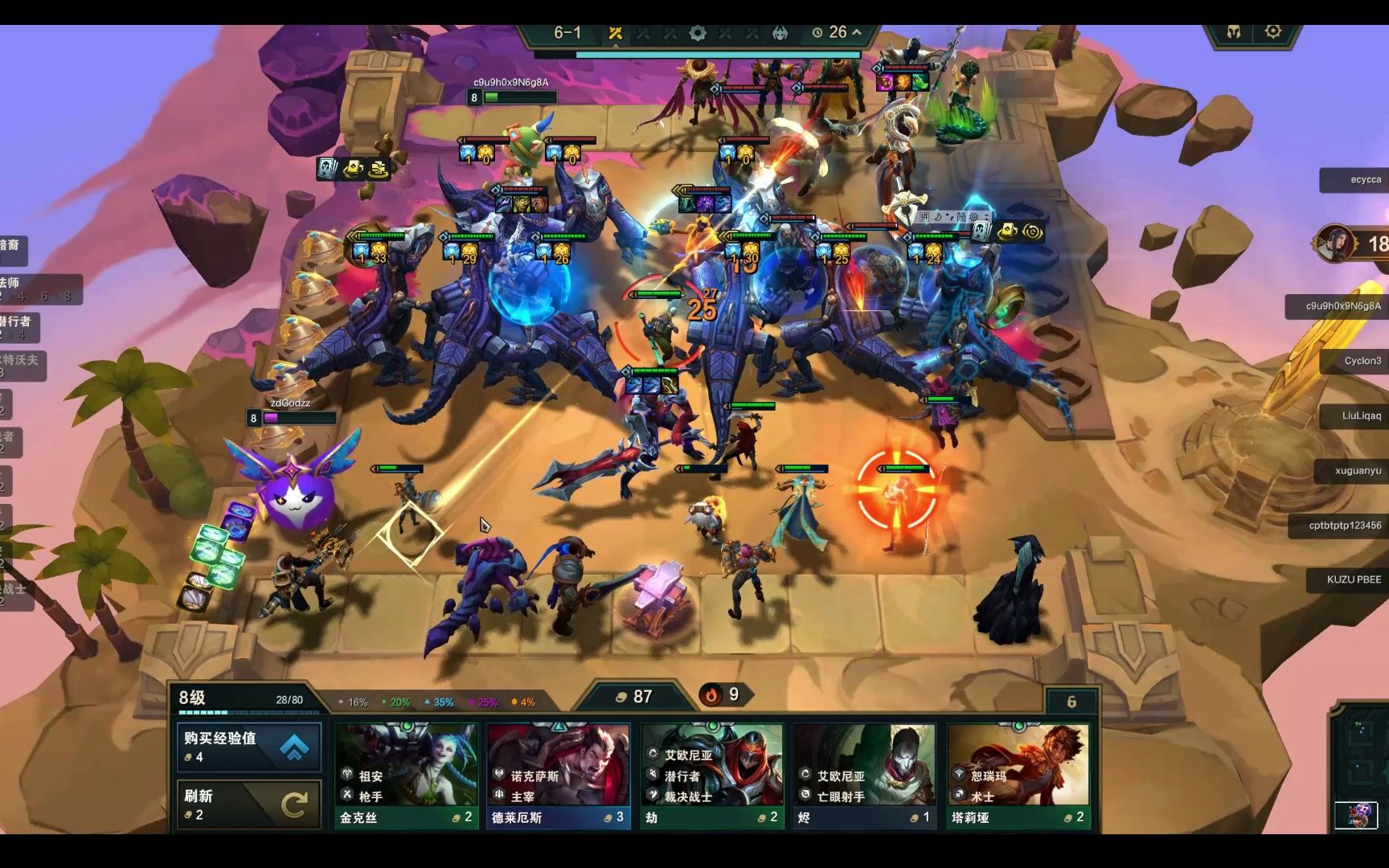View player LiuLiqaq's board
The image size is (1389, 868).
1358,416
